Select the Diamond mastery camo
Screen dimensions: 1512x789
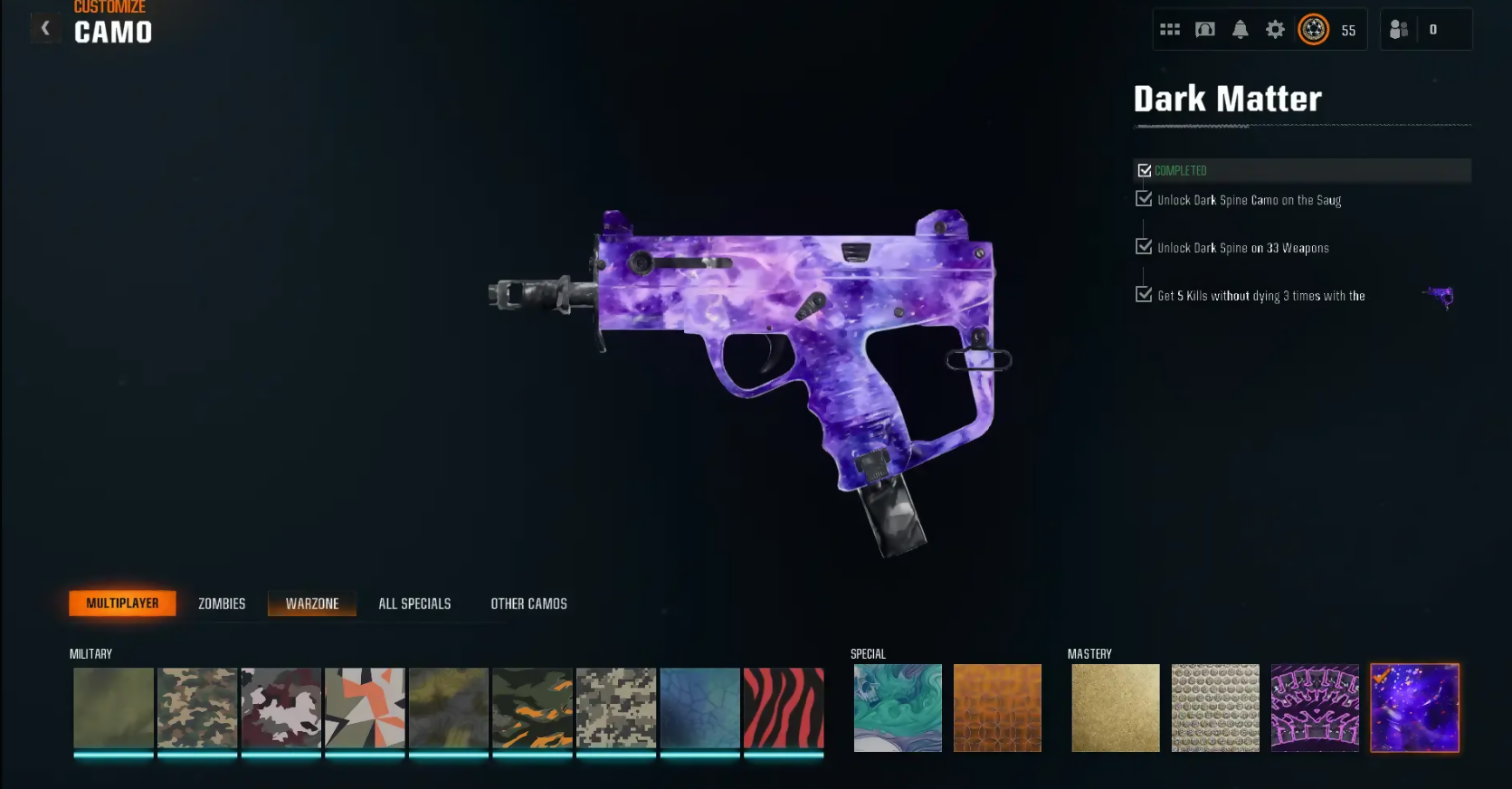tap(1215, 708)
